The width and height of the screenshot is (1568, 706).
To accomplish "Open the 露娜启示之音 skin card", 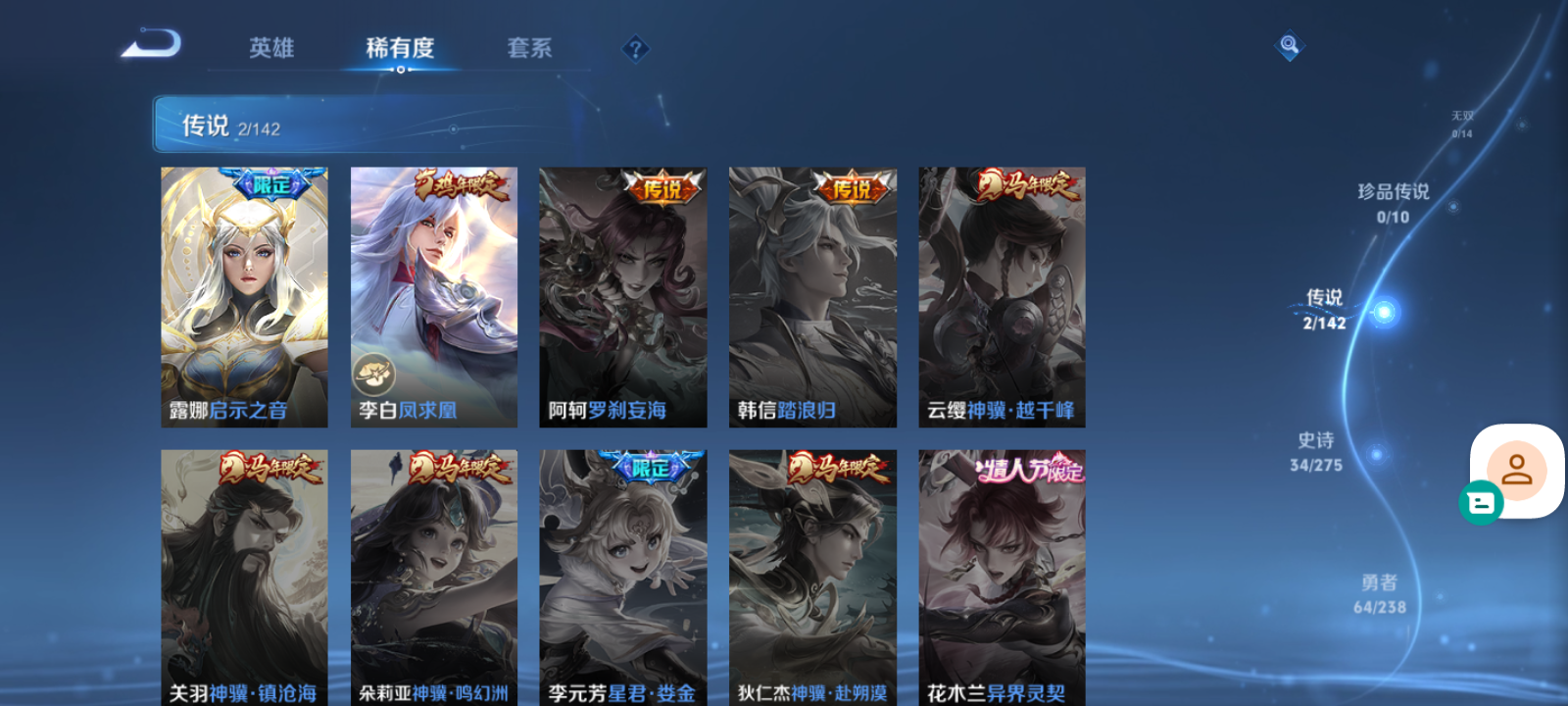I will (243, 294).
